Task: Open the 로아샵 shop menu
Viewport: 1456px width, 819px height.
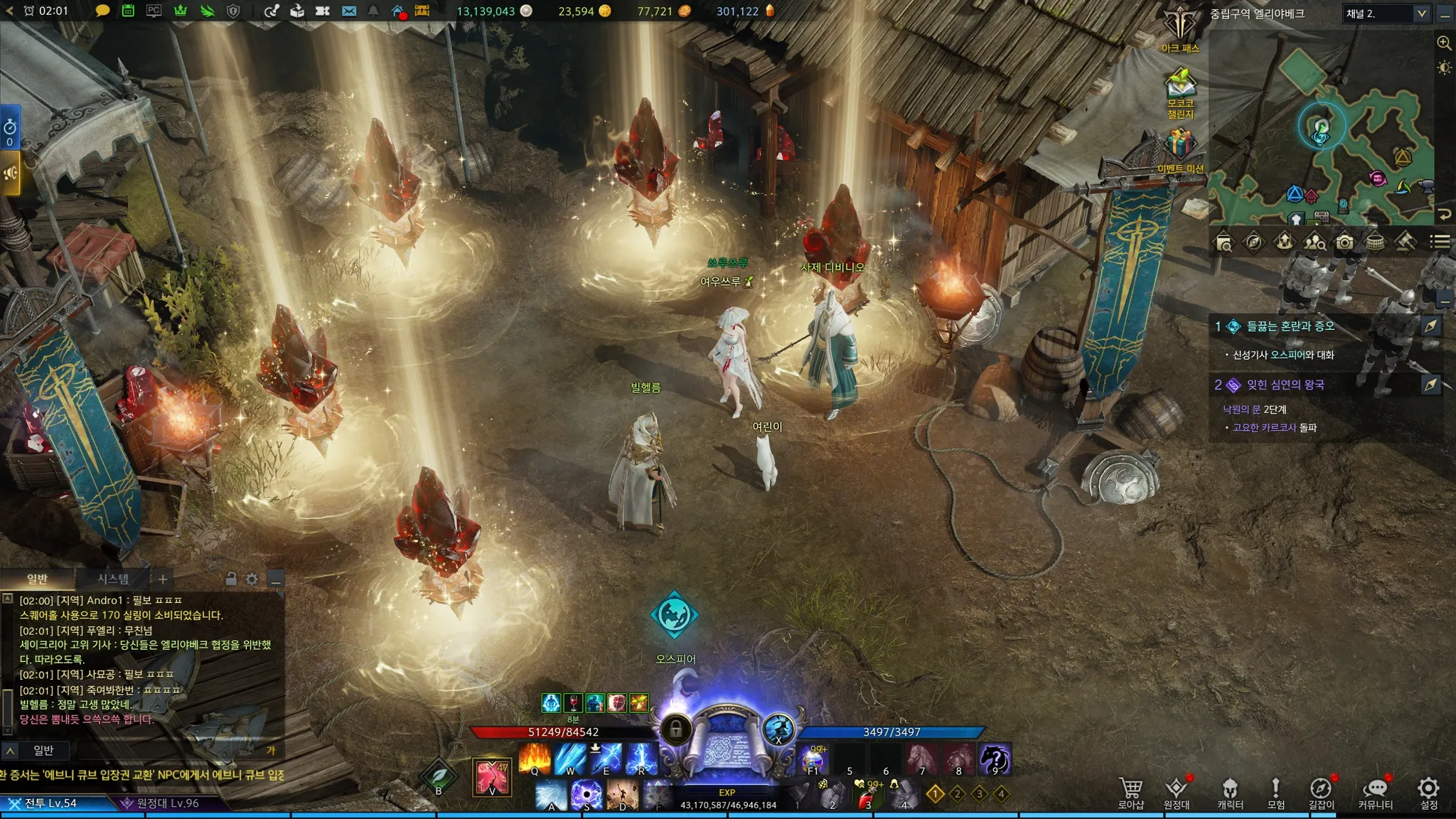Action: coord(1130,791)
